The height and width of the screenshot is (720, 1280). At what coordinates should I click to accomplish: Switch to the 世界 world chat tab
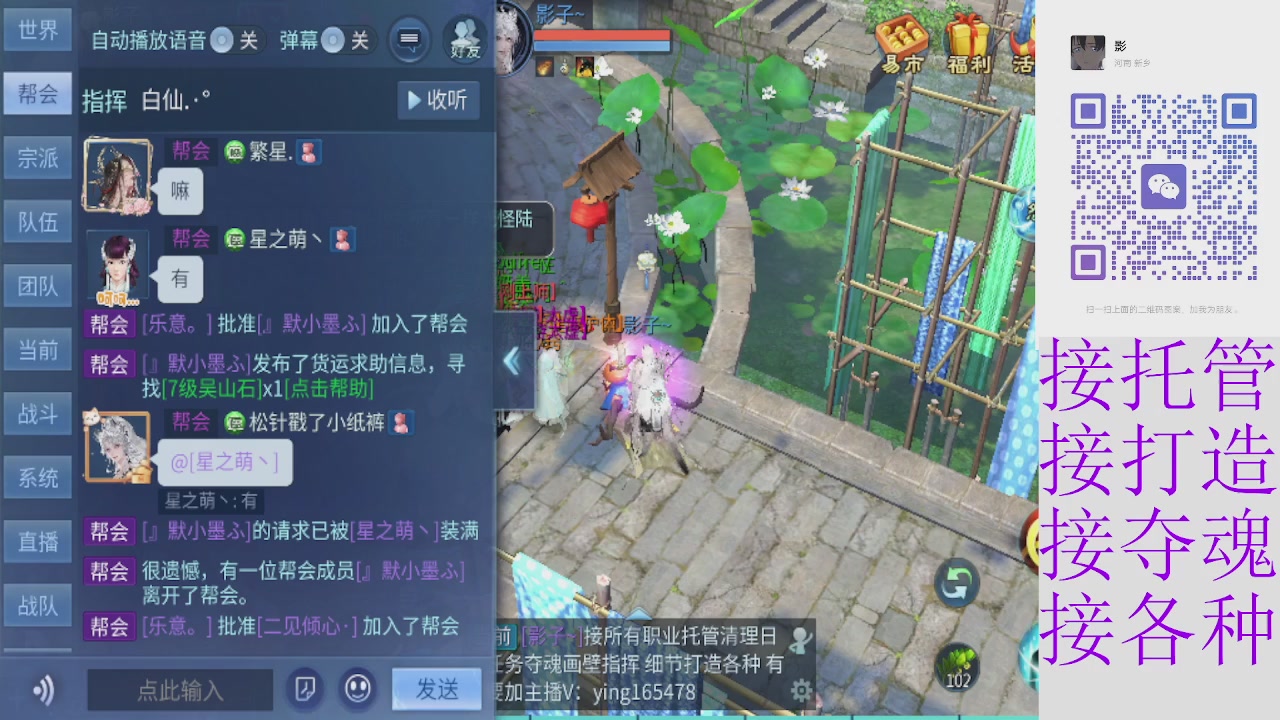[37, 30]
